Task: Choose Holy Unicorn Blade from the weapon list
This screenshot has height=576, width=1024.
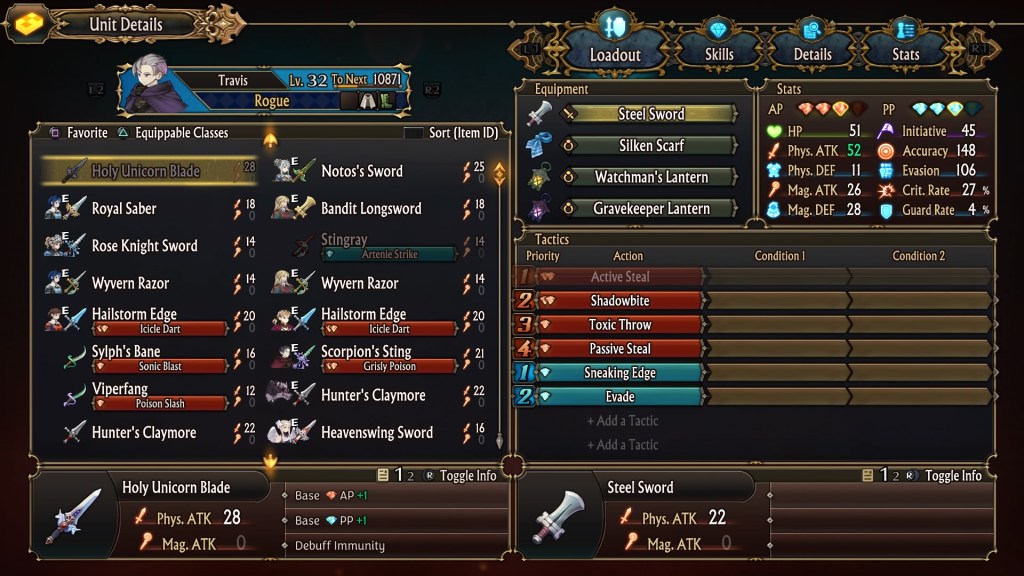Action: (146, 171)
